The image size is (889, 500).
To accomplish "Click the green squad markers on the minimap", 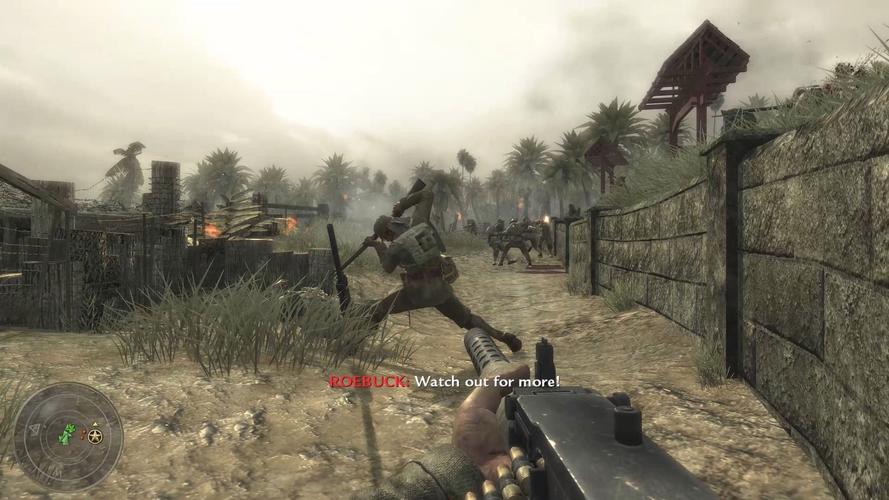I will tap(67, 434).
